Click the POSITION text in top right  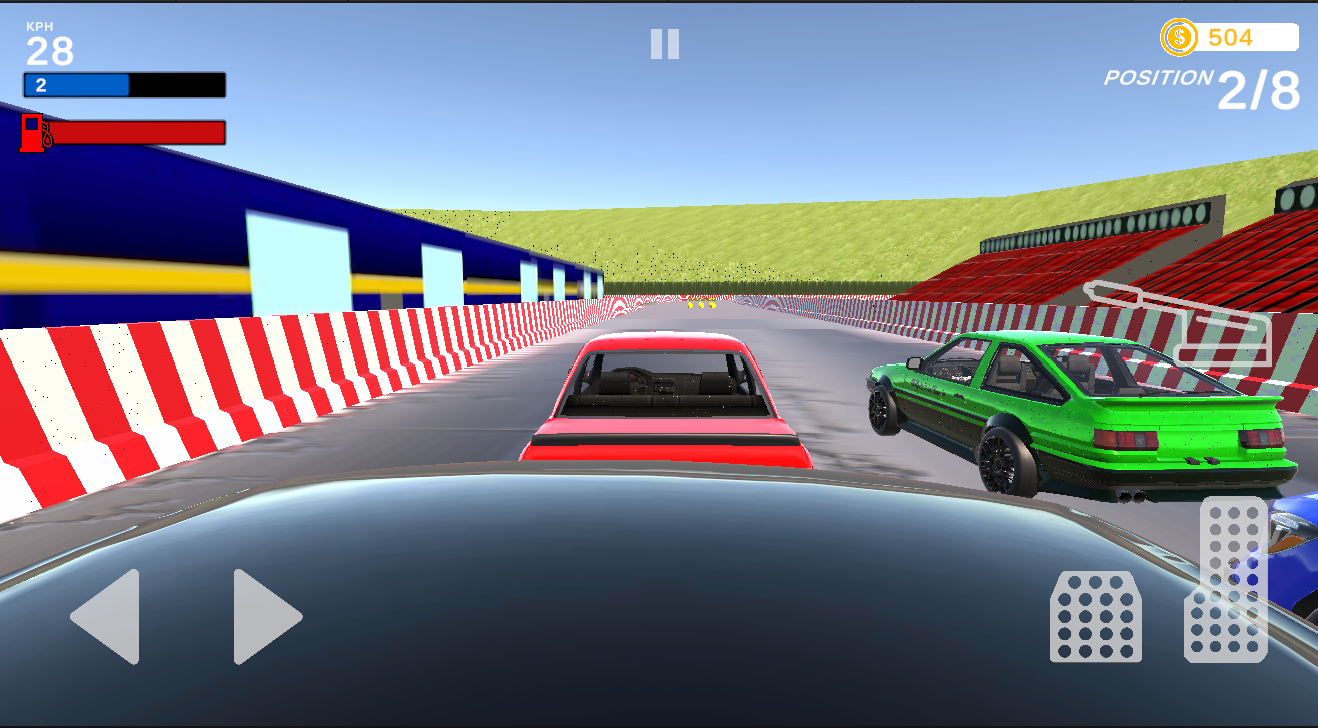(x=1160, y=75)
